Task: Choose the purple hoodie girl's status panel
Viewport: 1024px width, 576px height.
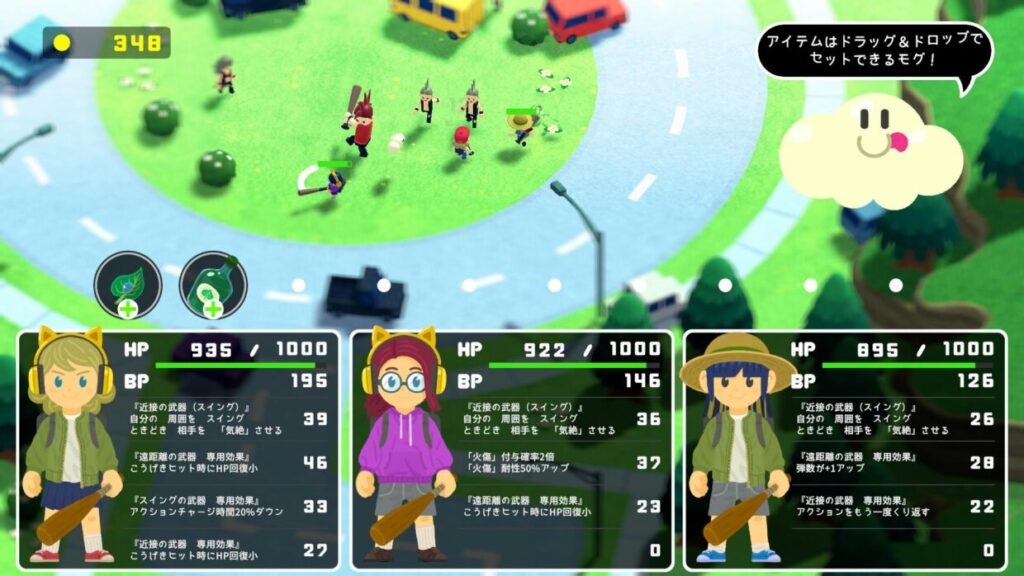Action: (511, 450)
